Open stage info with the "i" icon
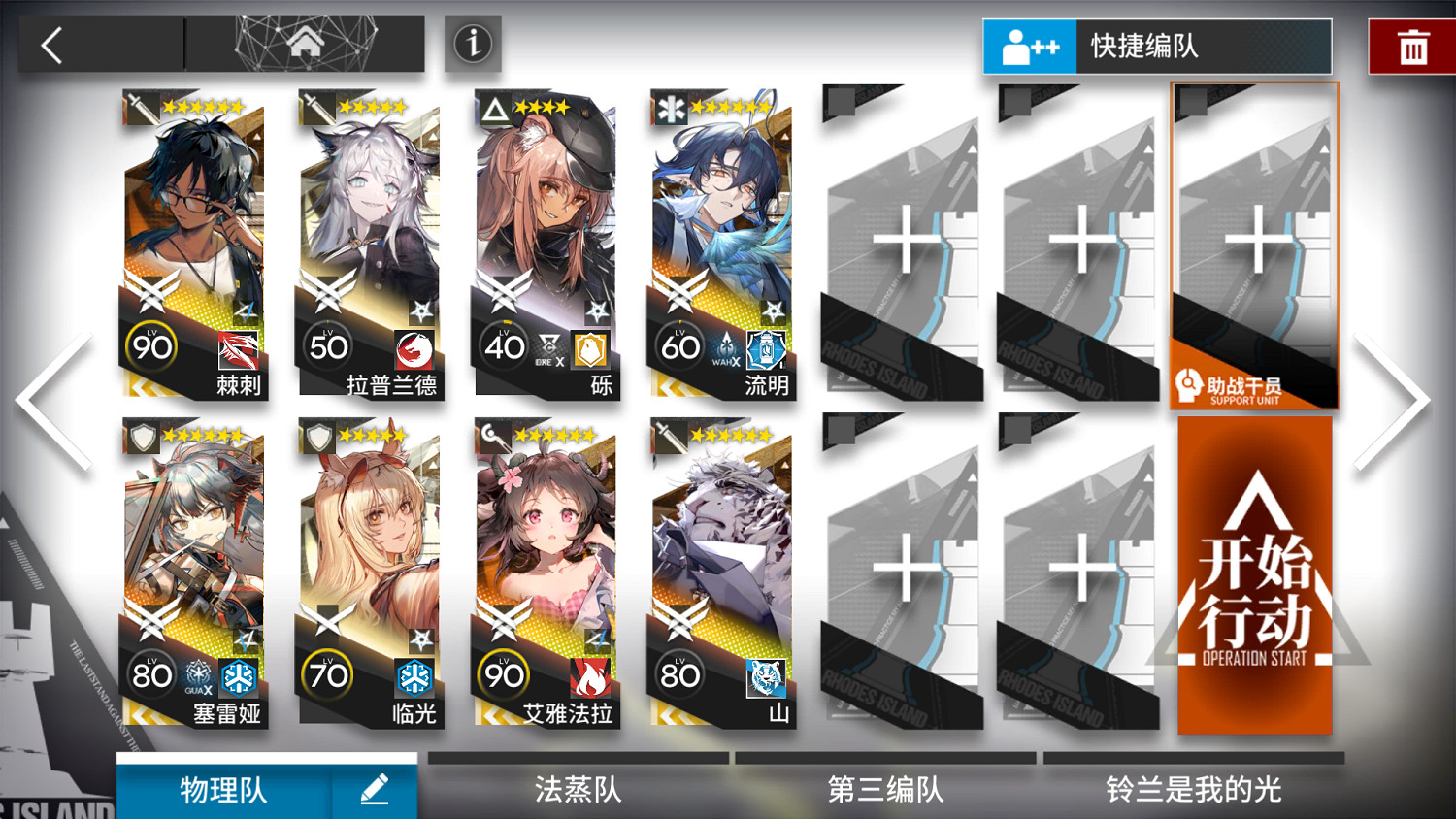The image size is (1456, 819). click(x=473, y=44)
